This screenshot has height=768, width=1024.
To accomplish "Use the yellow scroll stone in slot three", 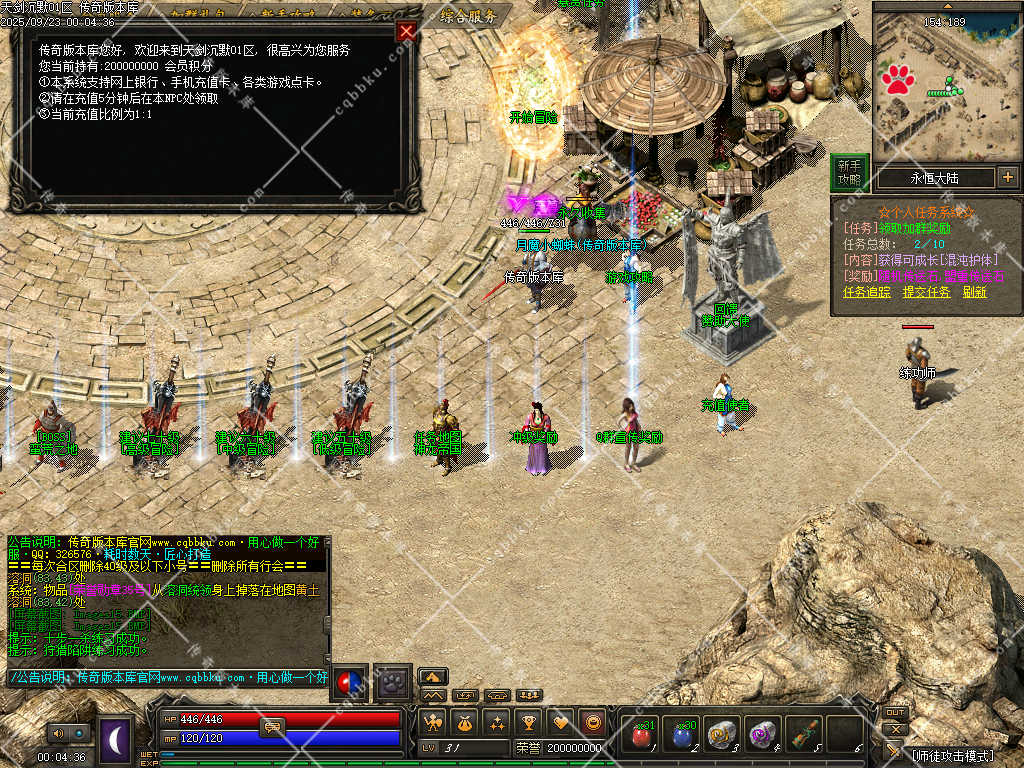I will (722, 735).
